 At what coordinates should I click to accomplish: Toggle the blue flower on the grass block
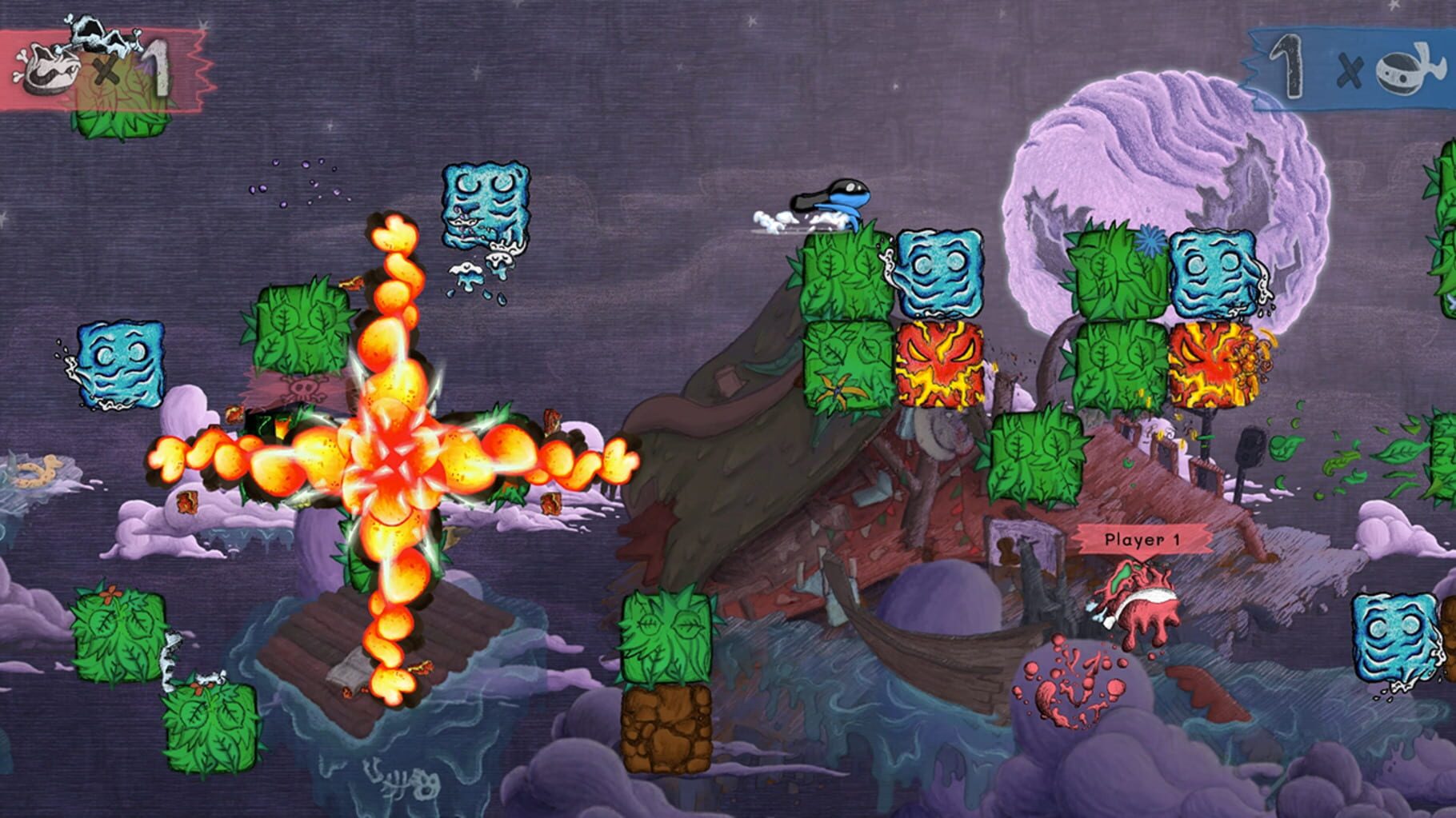1150,240
